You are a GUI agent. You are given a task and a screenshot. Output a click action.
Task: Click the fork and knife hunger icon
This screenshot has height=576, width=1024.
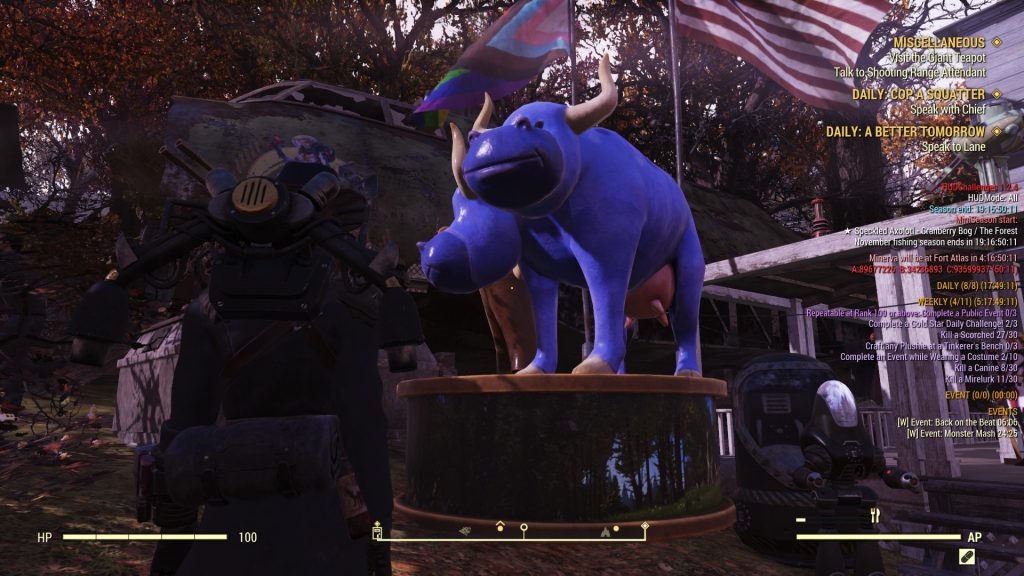click(x=875, y=516)
